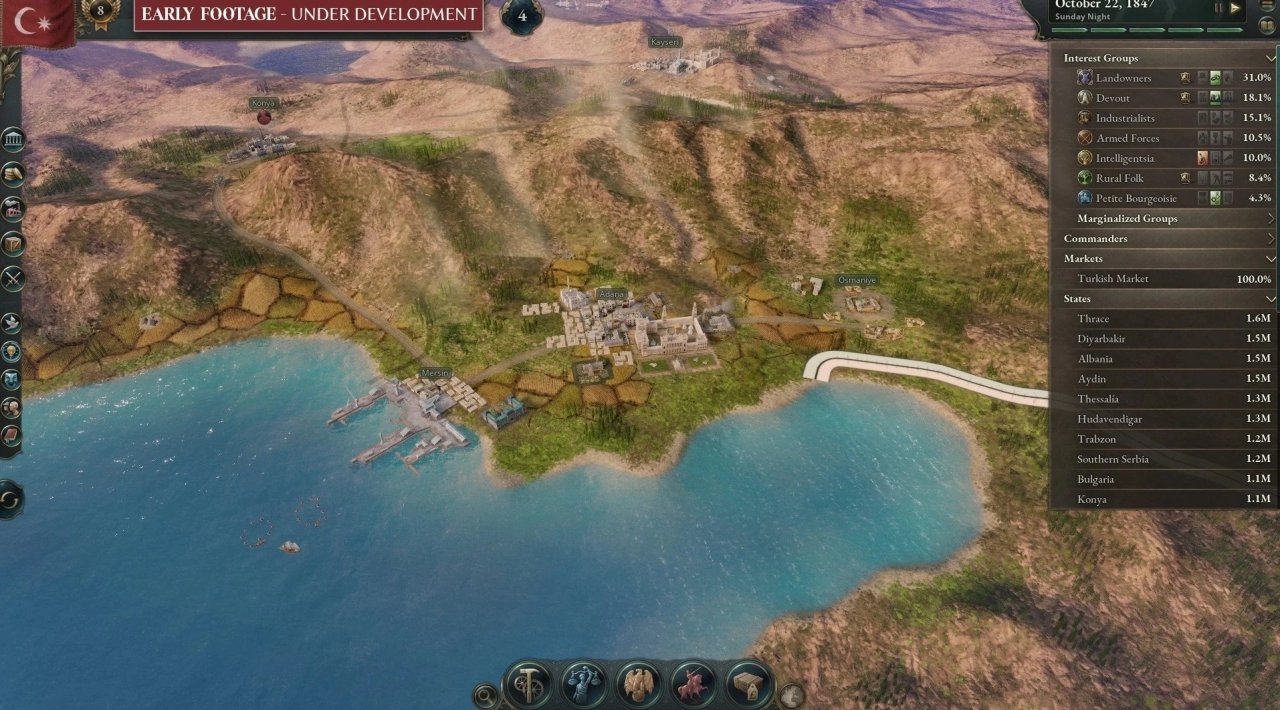Viewport: 1280px width, 710px height.
Task: Open the trade lens with the crate icon
Action: click(x=748, y=685)
